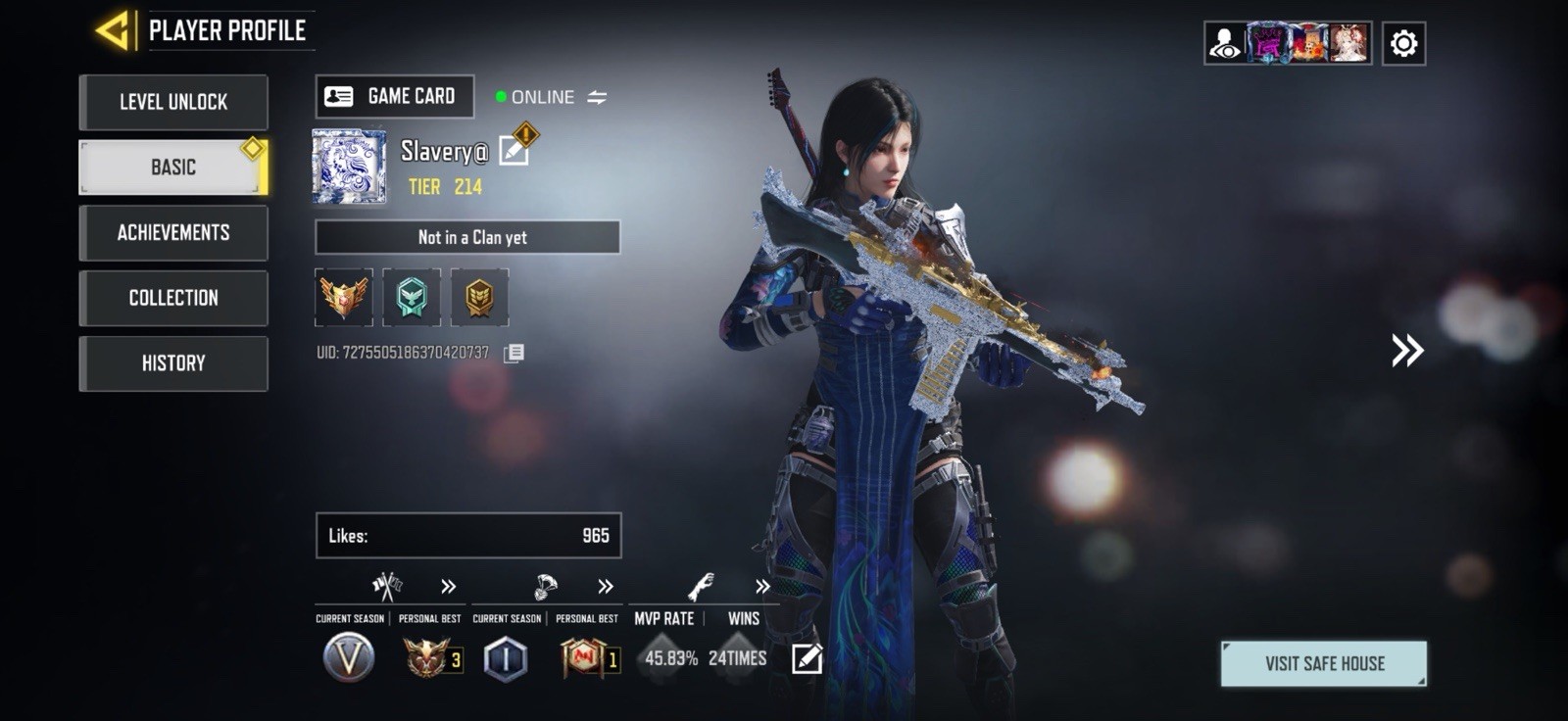1568x721 pixels.
Task: Select the teal eagle medal badge
Action: pyautogui.click(x=413, y=298)
